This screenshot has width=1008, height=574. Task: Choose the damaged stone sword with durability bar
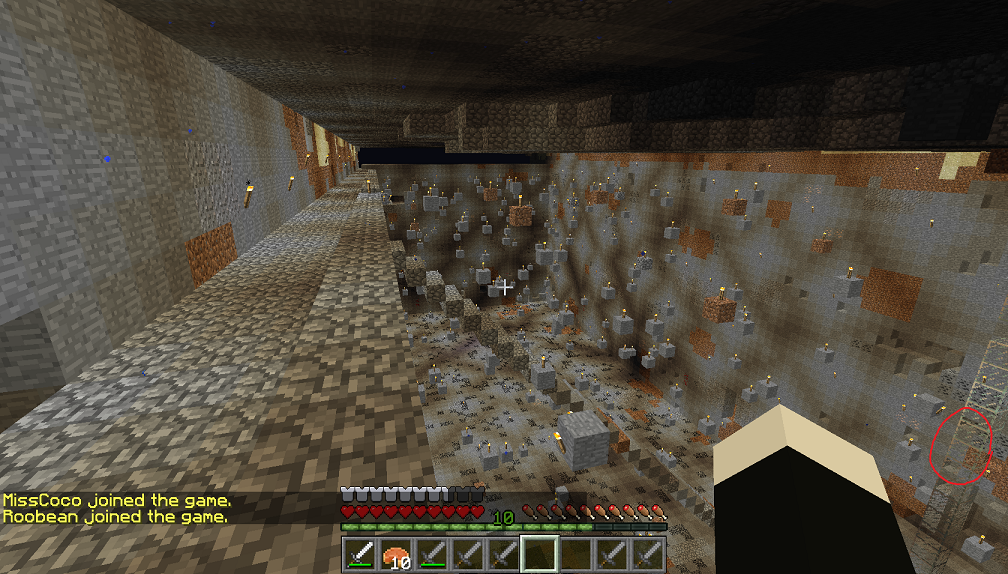click(x=433, y=554)
